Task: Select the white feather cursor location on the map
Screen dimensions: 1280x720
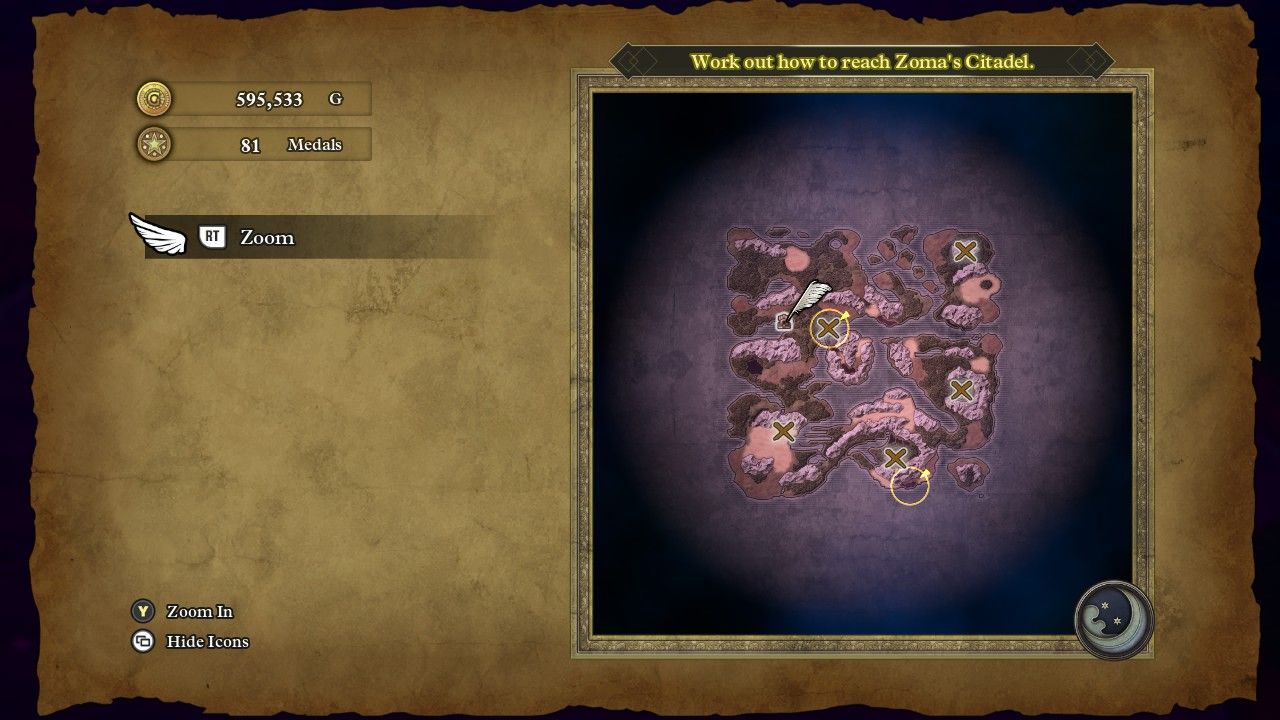Action: click(785, 322)
